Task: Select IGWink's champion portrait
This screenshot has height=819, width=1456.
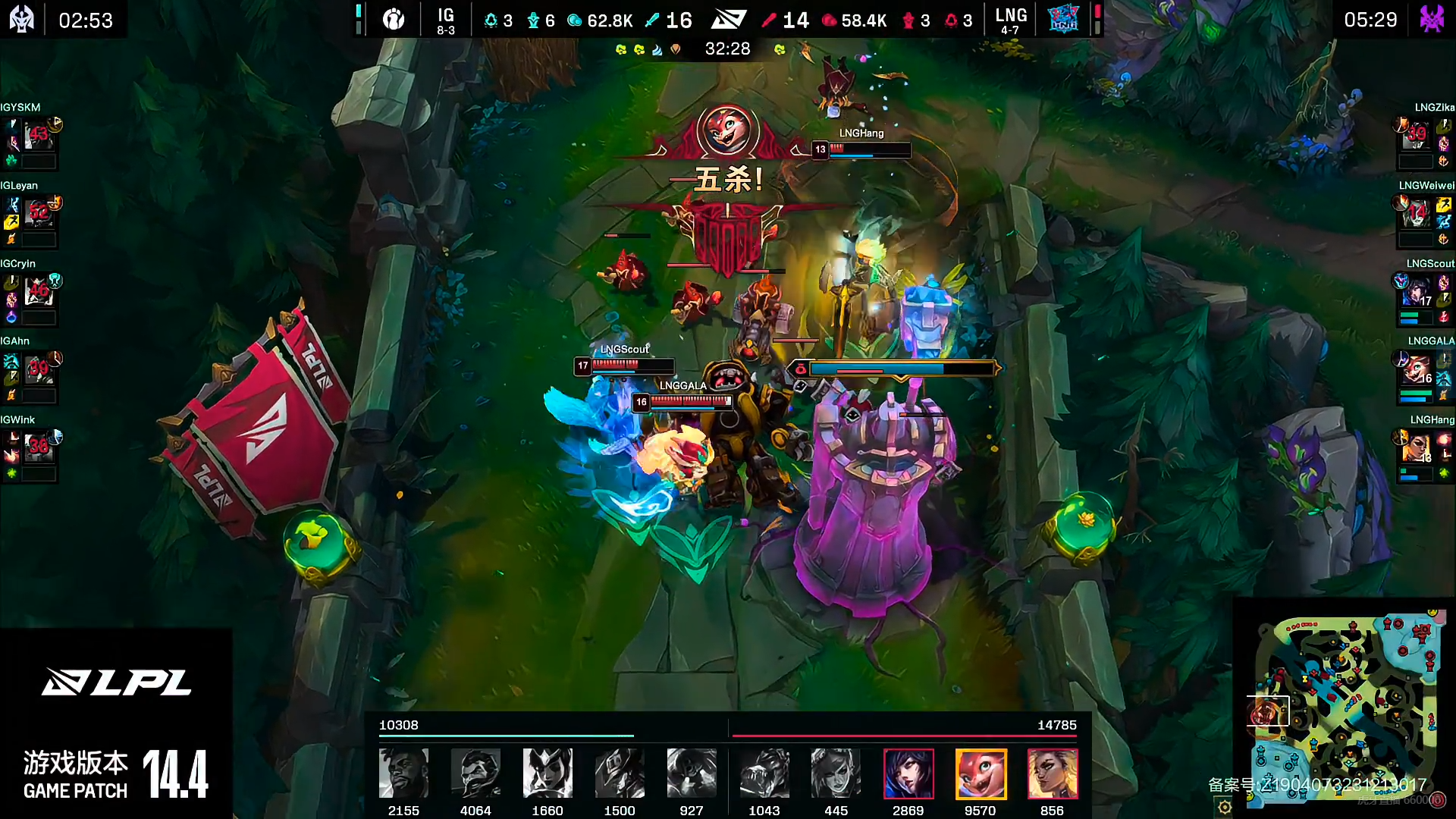Action: click(x=38, y=449)
